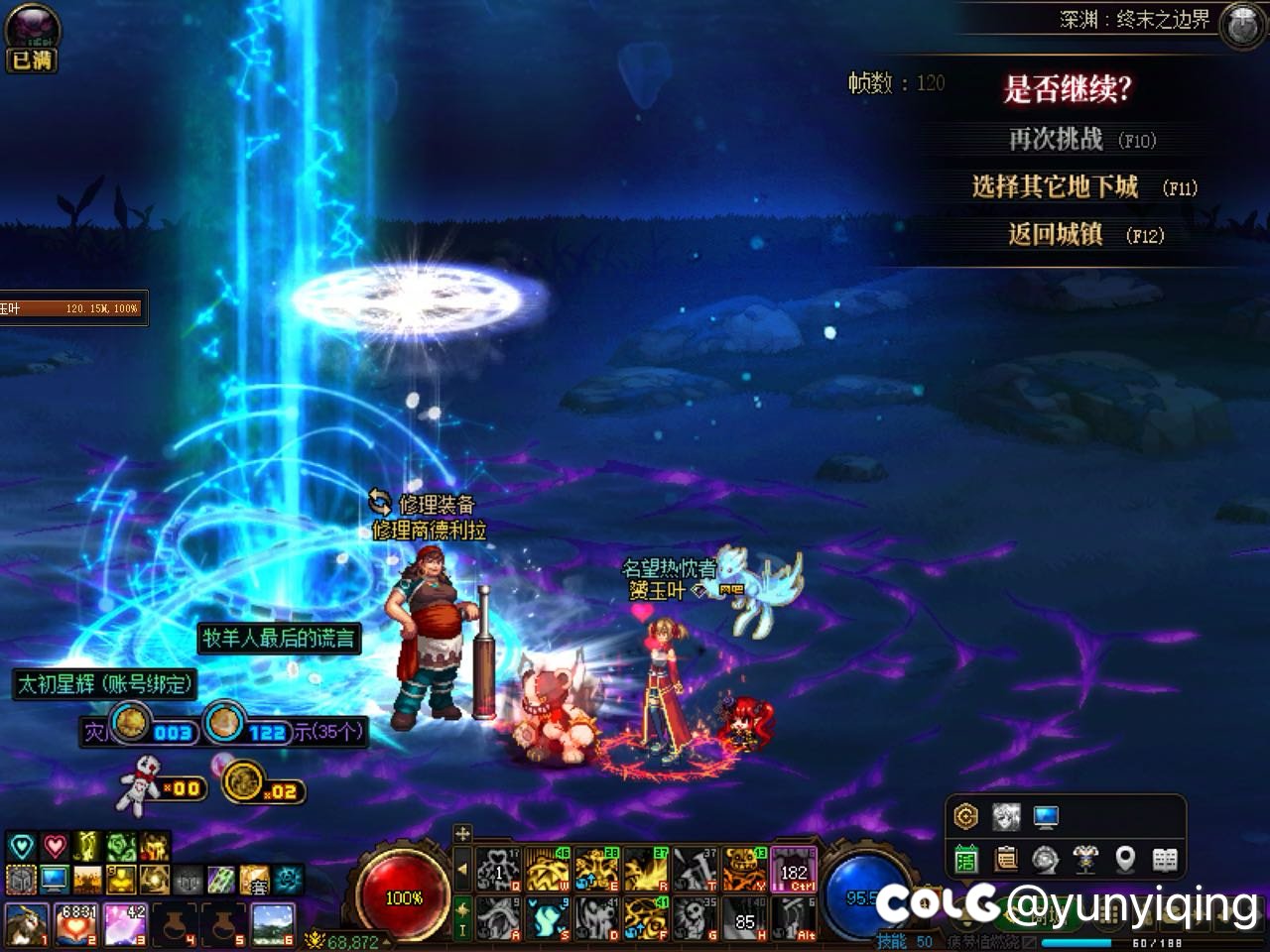
Task: Activate the golden skill on W key
Action: point(548,870)
